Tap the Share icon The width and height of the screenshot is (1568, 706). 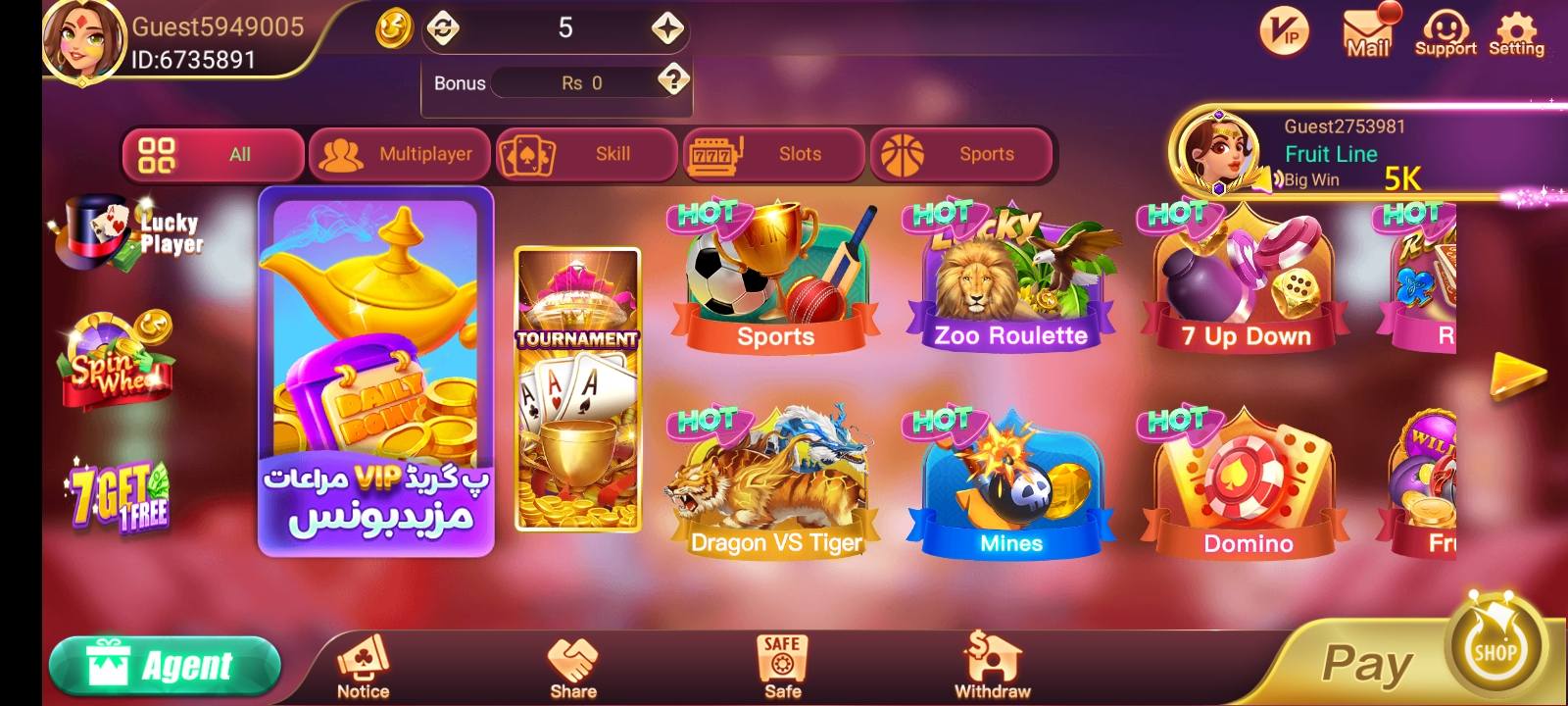(x=573, y=662)
